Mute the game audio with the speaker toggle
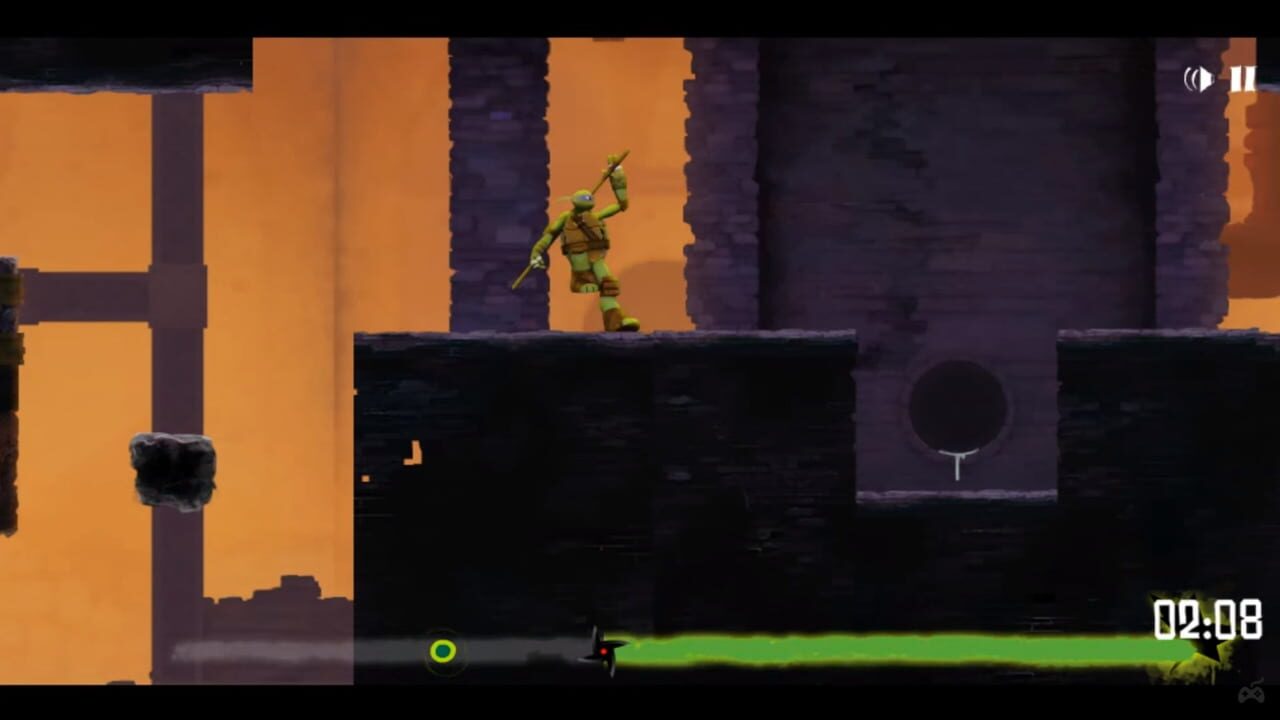 coord(1198,80)
